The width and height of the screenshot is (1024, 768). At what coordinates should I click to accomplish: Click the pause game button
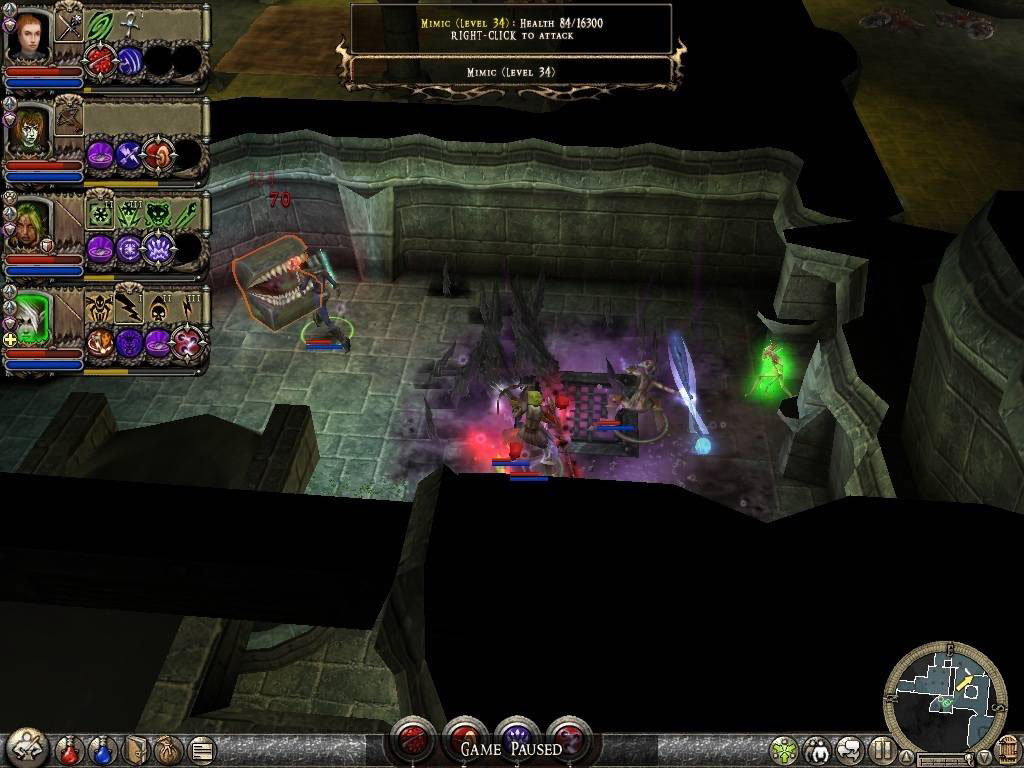[881, 749]
